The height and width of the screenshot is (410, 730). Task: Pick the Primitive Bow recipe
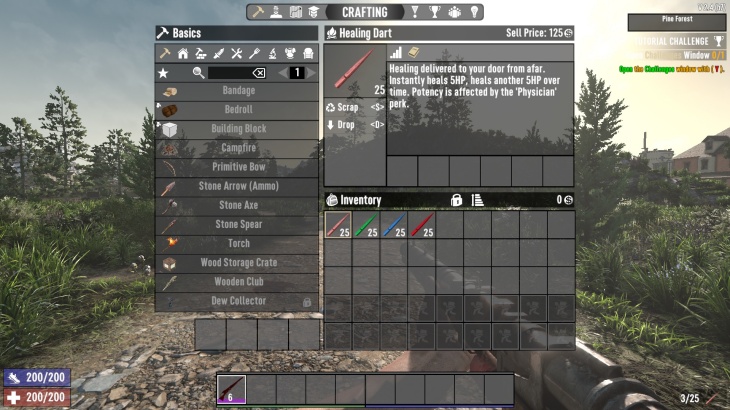coord(238,167)
